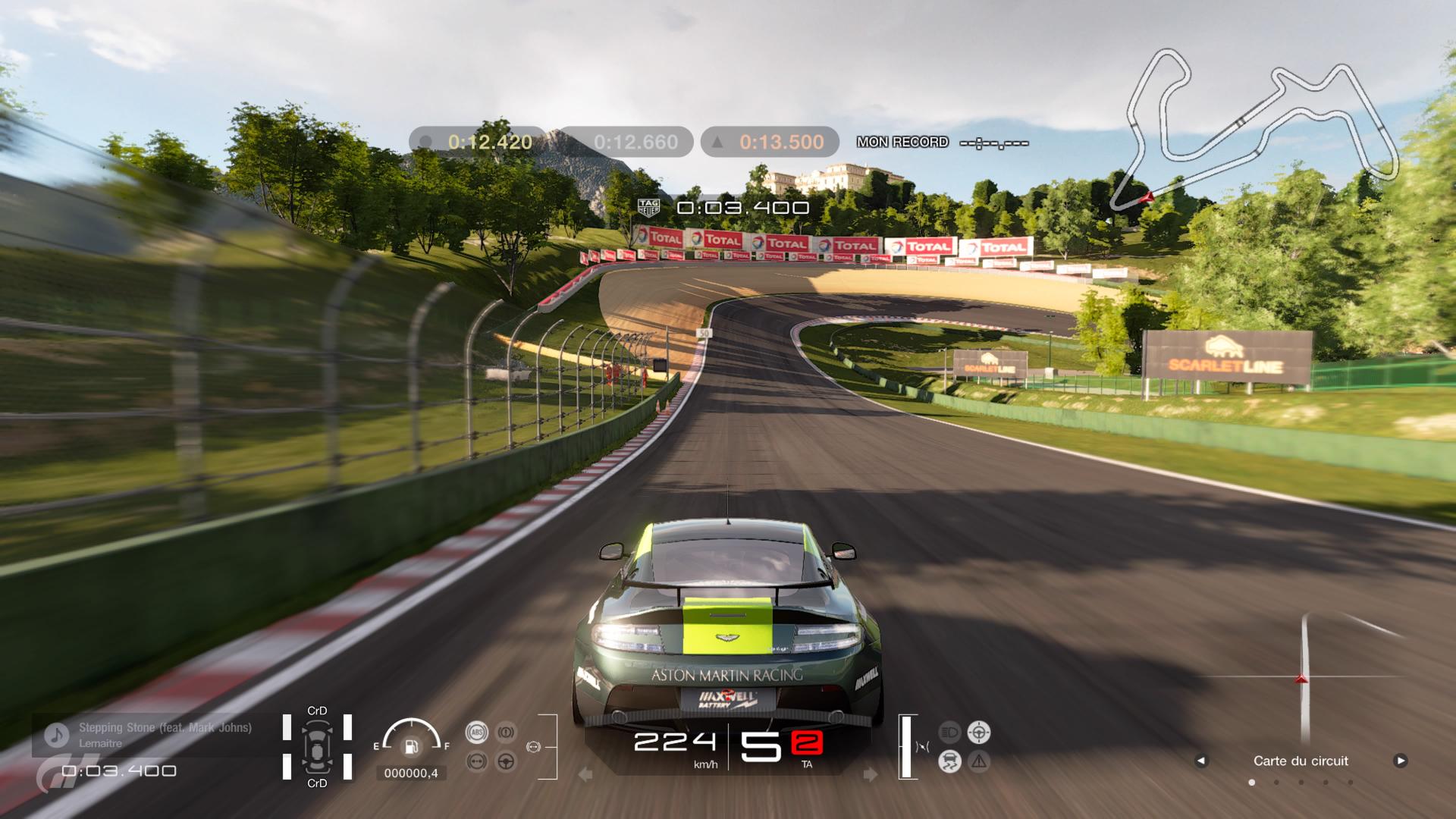The image size is (1456, 819).
Task: Click the tyre wear car diagram
Action: pyautogui.click(x=317, y=747)
